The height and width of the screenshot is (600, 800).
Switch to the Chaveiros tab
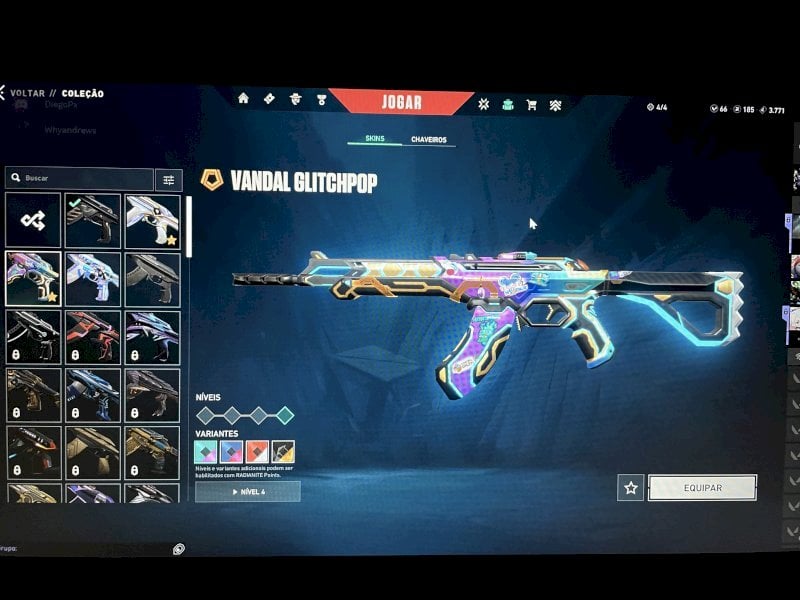(428, 140)
